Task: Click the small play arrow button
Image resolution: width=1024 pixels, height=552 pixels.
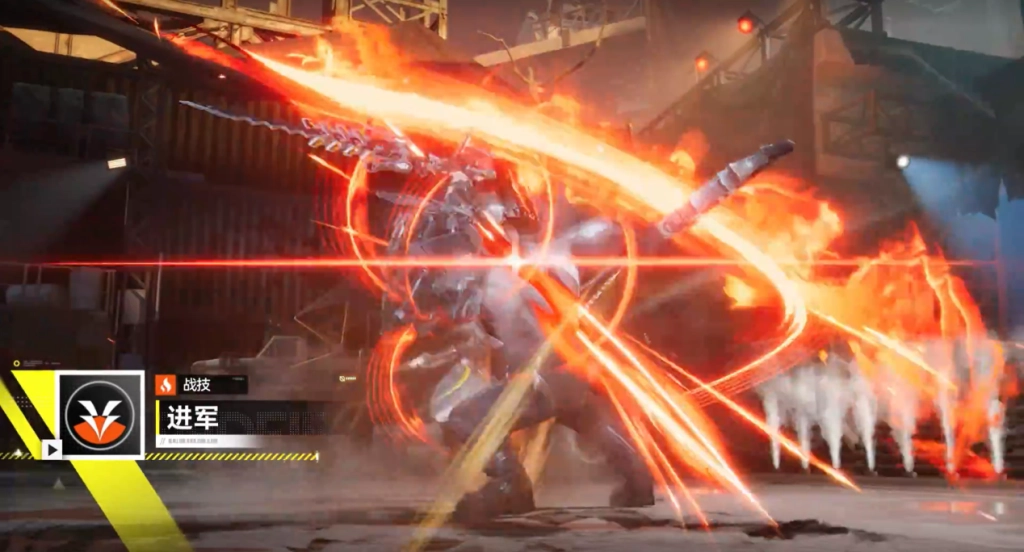Action: tap(51, 449)
